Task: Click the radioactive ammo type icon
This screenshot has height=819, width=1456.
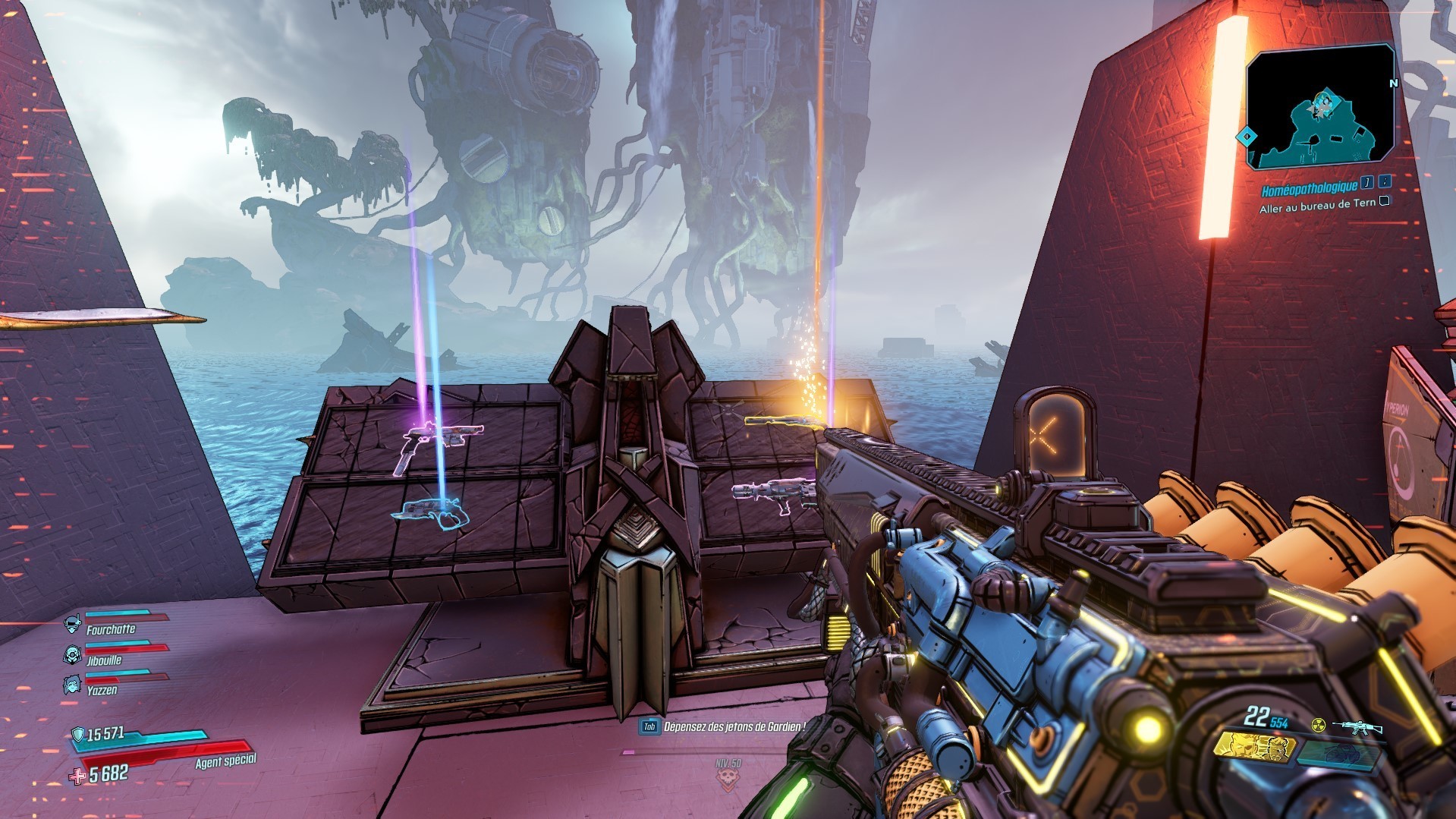Action: point(1318,726)
